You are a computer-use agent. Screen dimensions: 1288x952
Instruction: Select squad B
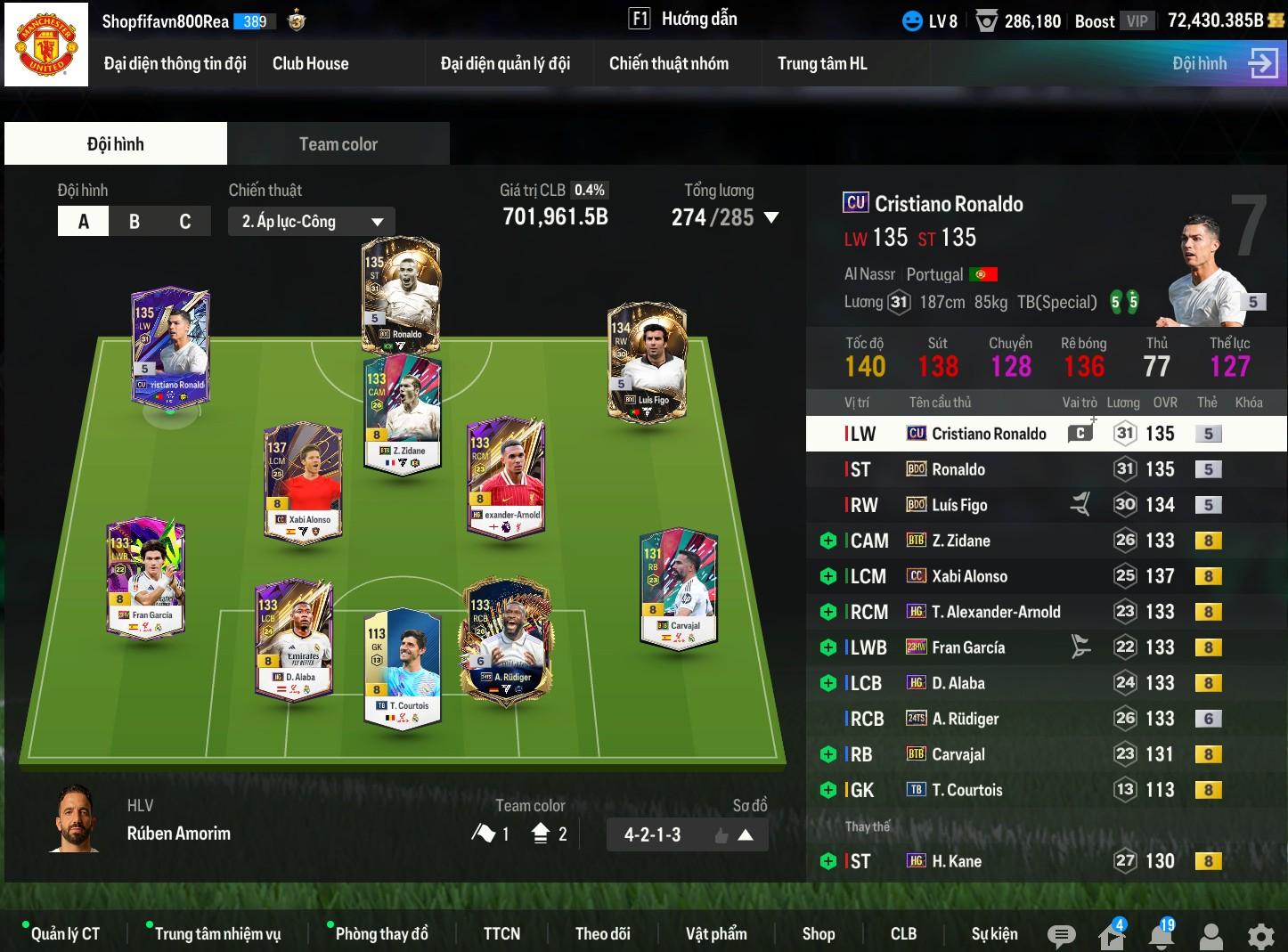pyautogui.click(x=135, y=222)
